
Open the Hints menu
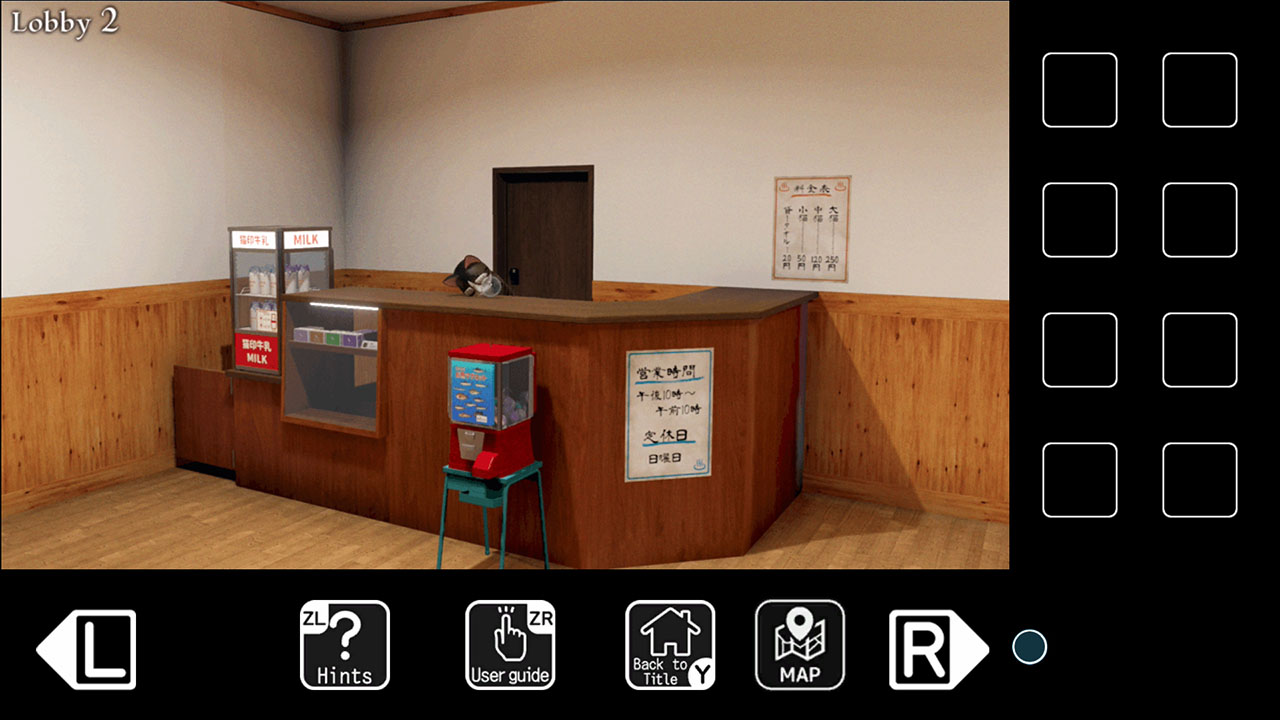pos(344,646)
